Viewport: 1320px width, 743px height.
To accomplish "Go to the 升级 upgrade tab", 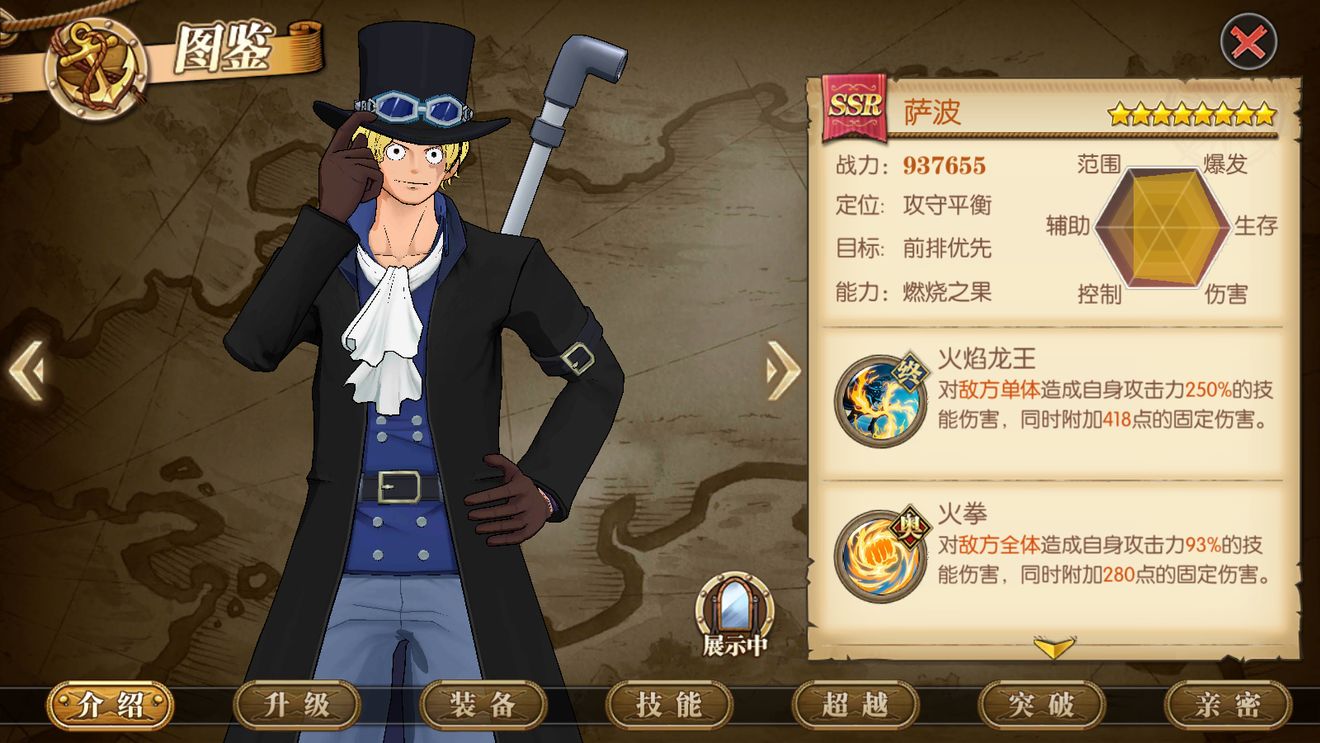I will (x=293, y=706).
